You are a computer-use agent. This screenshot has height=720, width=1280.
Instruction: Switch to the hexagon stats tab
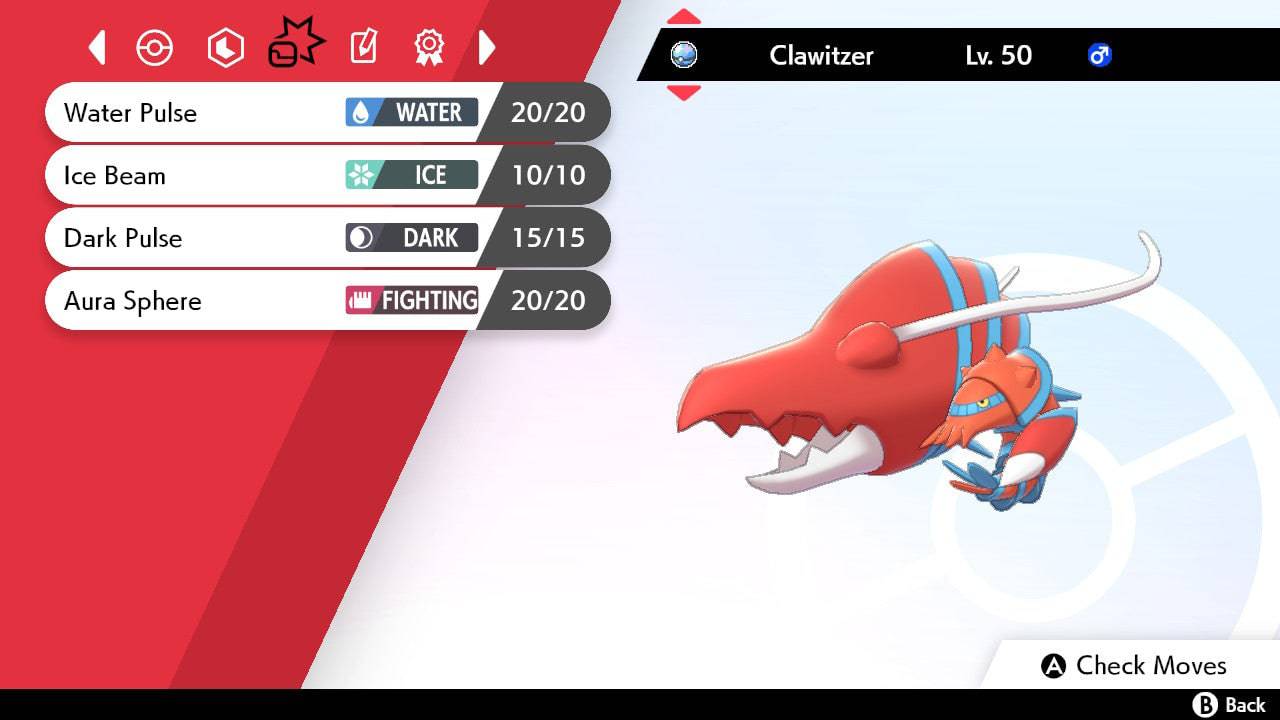[x=225, y=48]
